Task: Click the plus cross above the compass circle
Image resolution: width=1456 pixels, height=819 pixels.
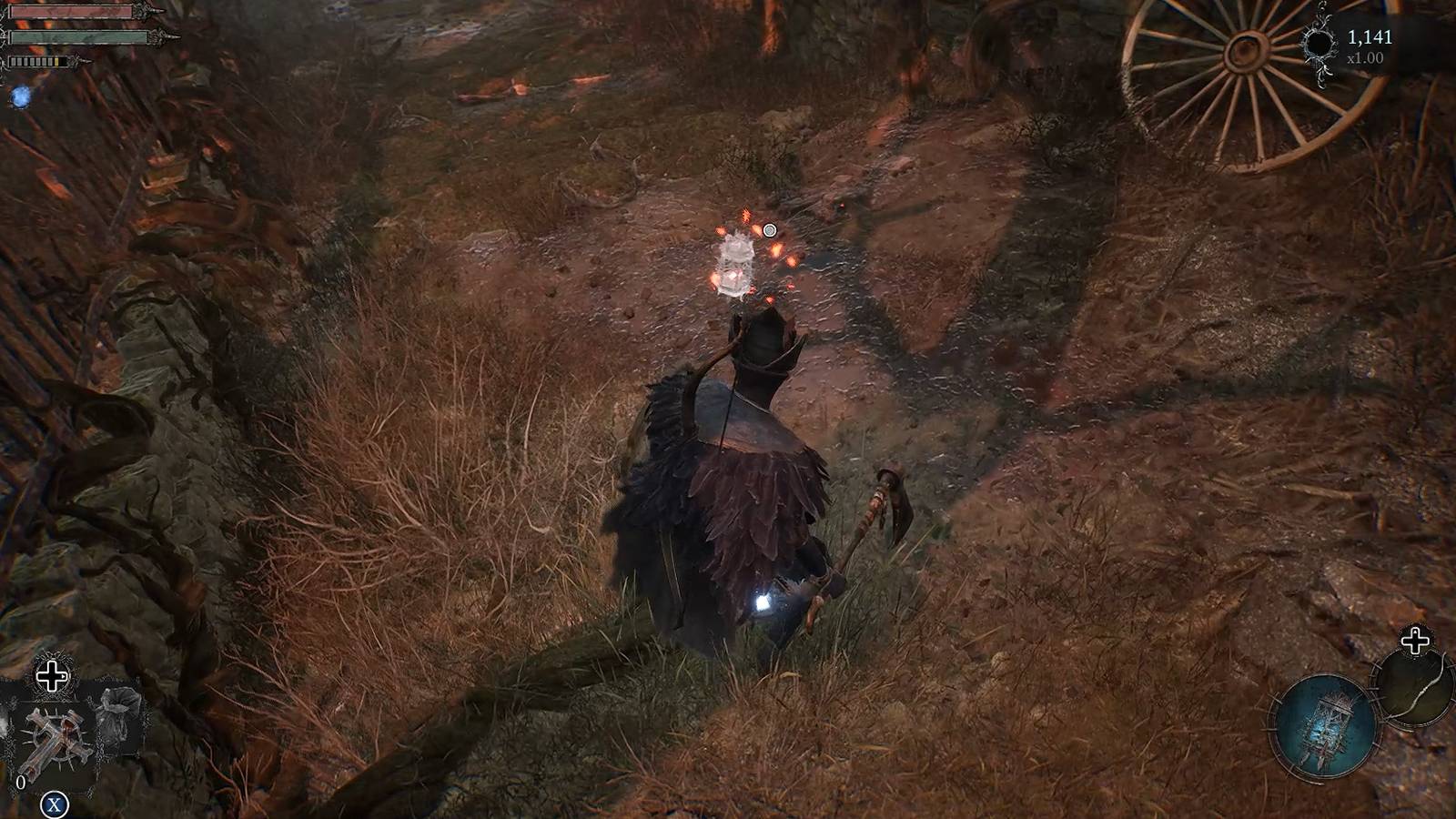Action: click(x=1413, y=642)
